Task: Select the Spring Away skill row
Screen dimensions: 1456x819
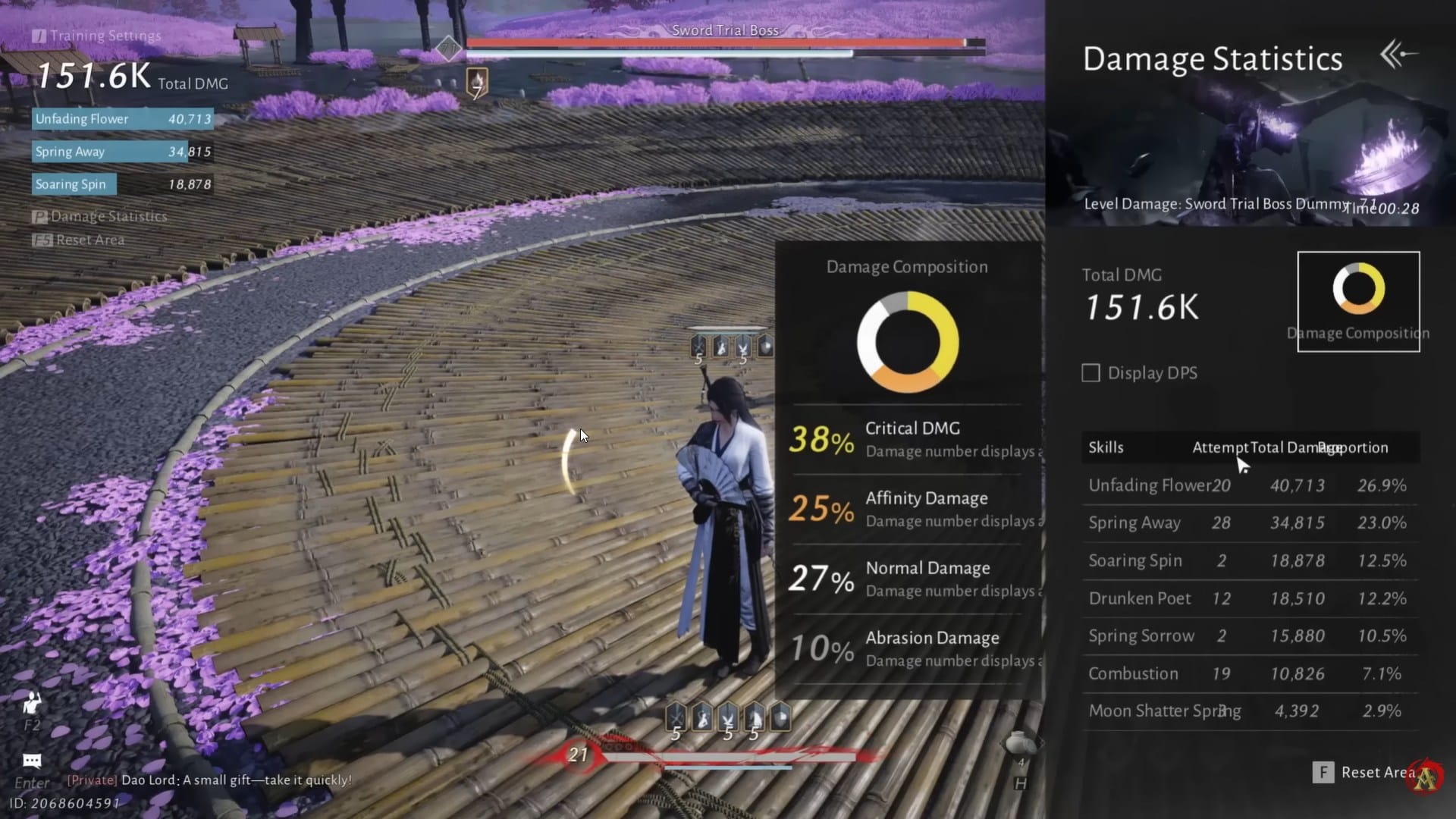Action: click(x=1247, y=523)
